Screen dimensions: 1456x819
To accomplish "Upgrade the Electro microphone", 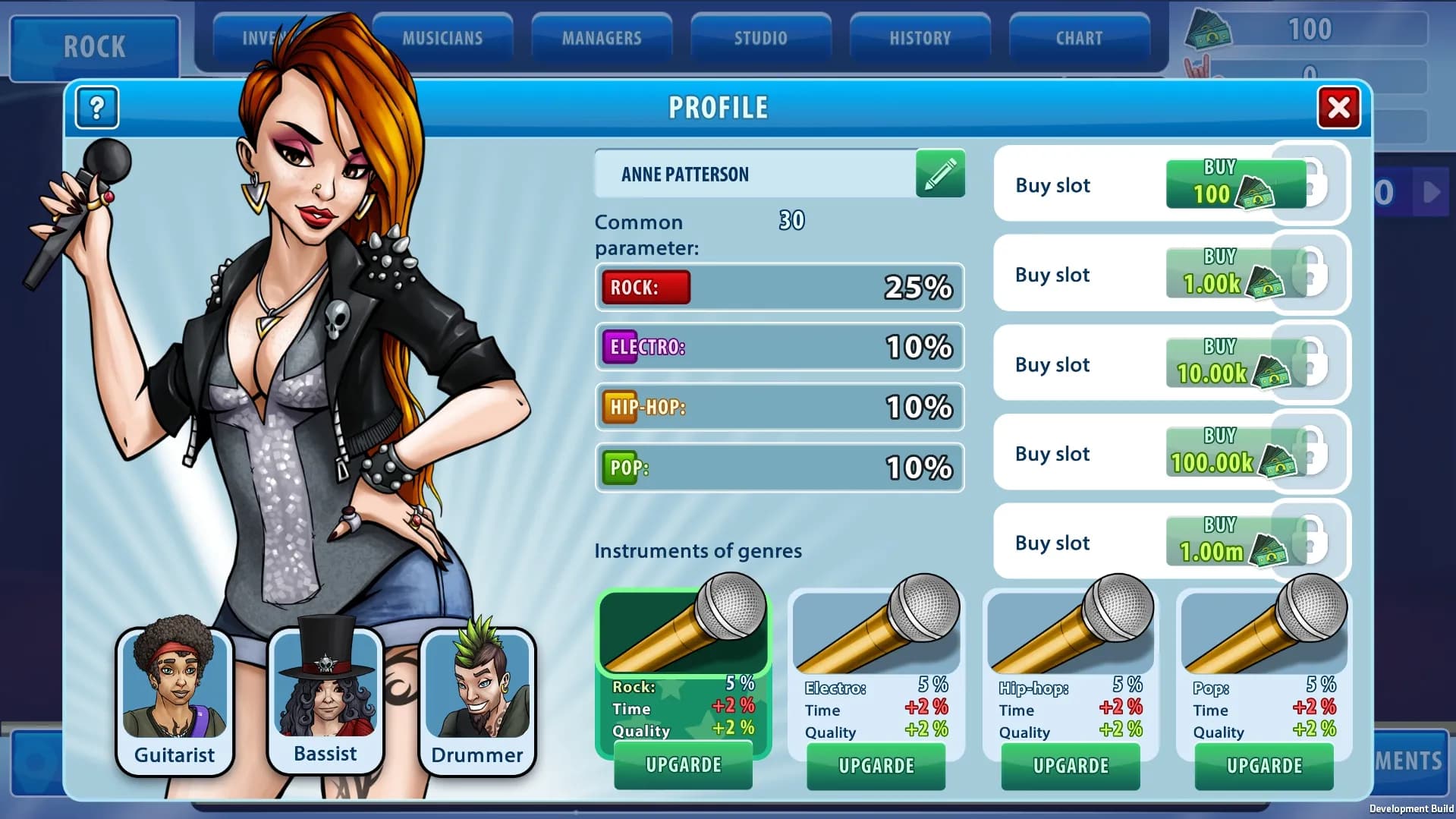I will coord(876,766).
